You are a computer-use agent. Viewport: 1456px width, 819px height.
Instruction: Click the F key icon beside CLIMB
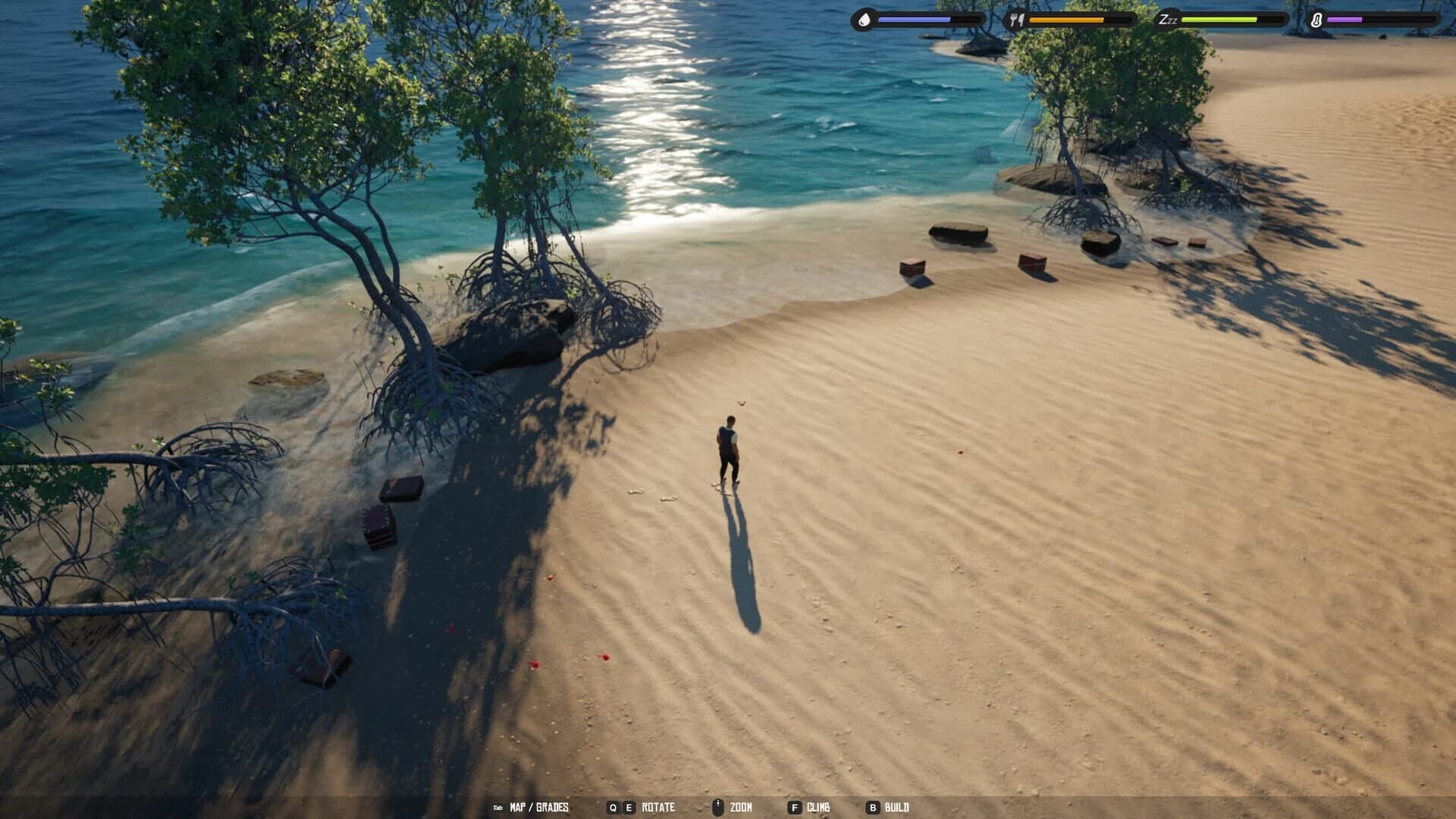pyautogui.click(x=794, y=808)
